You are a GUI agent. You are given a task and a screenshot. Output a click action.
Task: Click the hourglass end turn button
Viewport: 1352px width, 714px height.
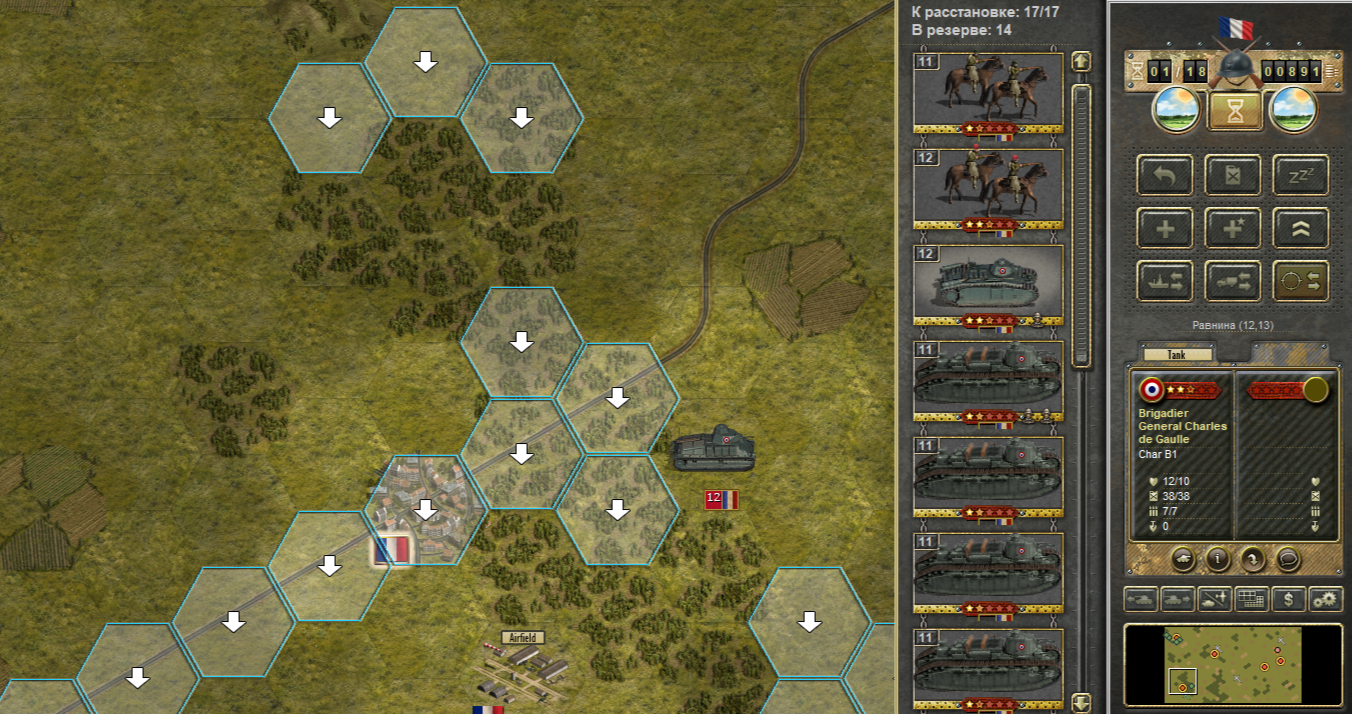(x=1236, y=110)
